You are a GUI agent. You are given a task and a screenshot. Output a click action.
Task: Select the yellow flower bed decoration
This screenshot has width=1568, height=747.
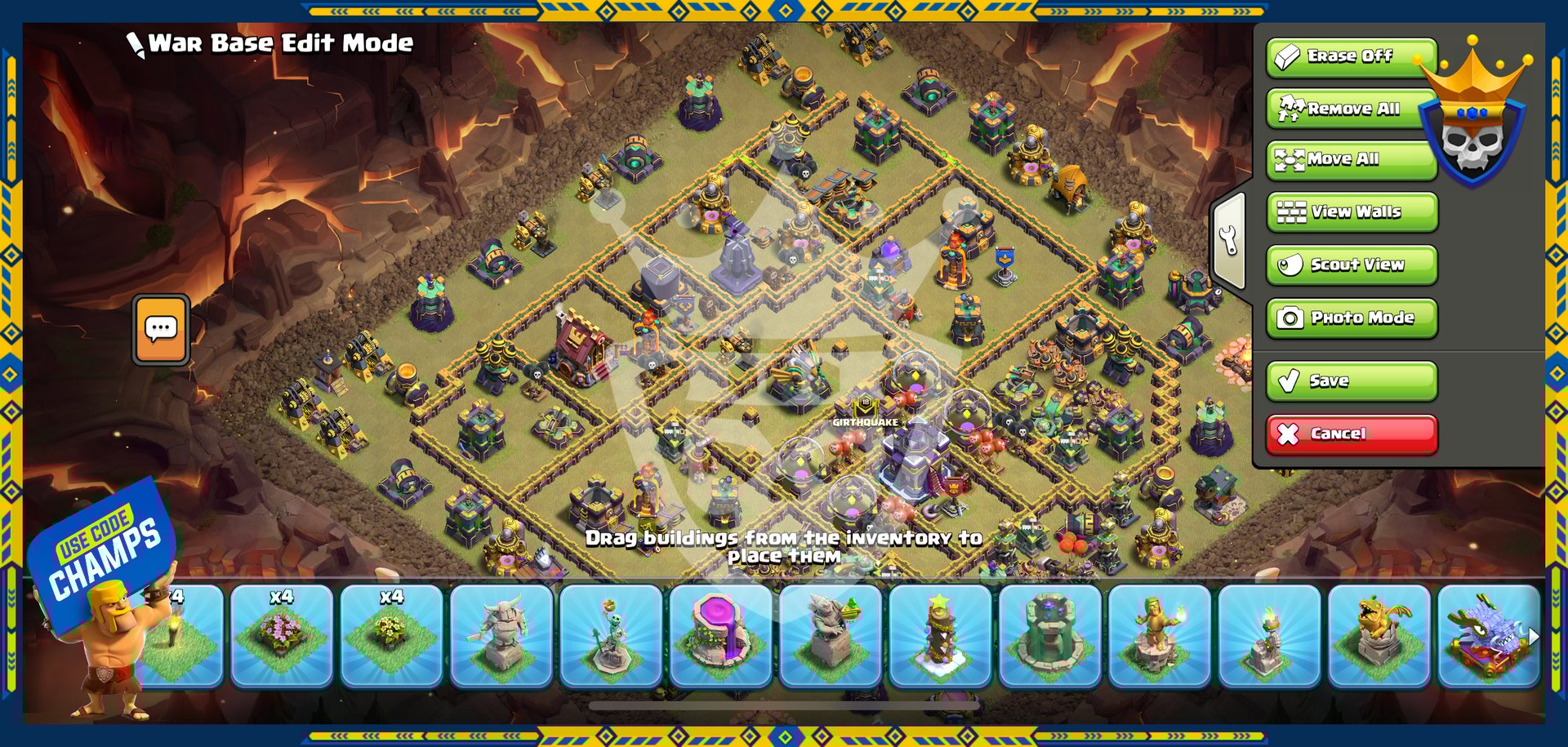click(x=391, y=636)
